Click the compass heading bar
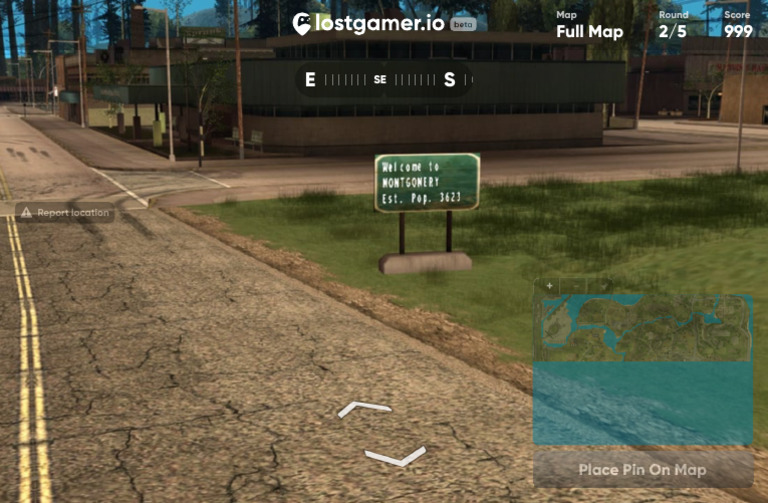The width and height of the screenshot is (768, 503). [381, 80]
